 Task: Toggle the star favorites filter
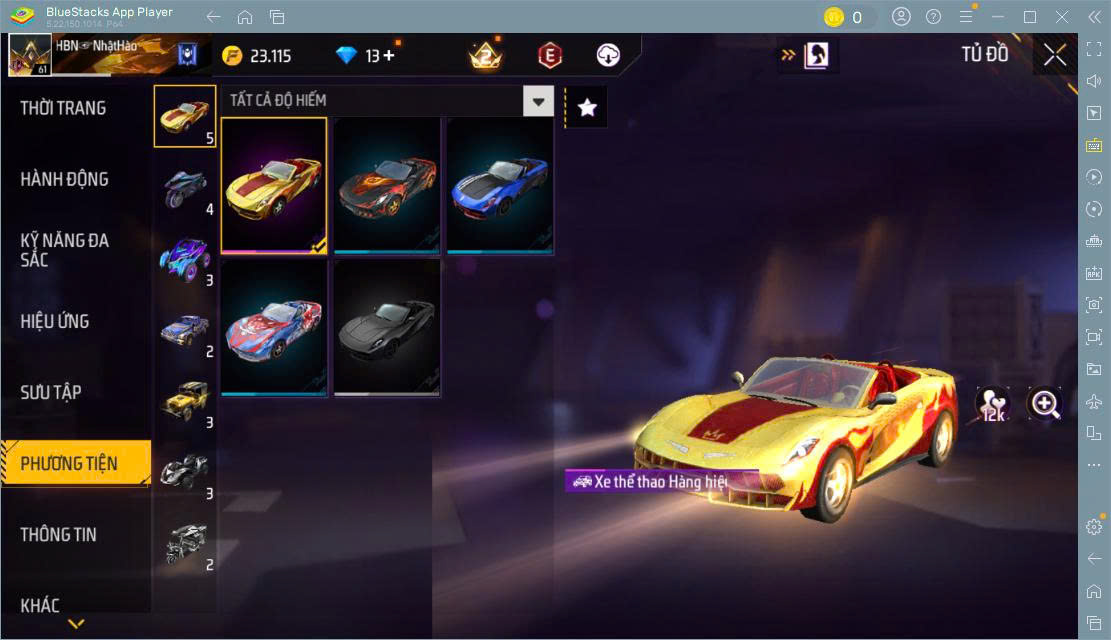587,108
